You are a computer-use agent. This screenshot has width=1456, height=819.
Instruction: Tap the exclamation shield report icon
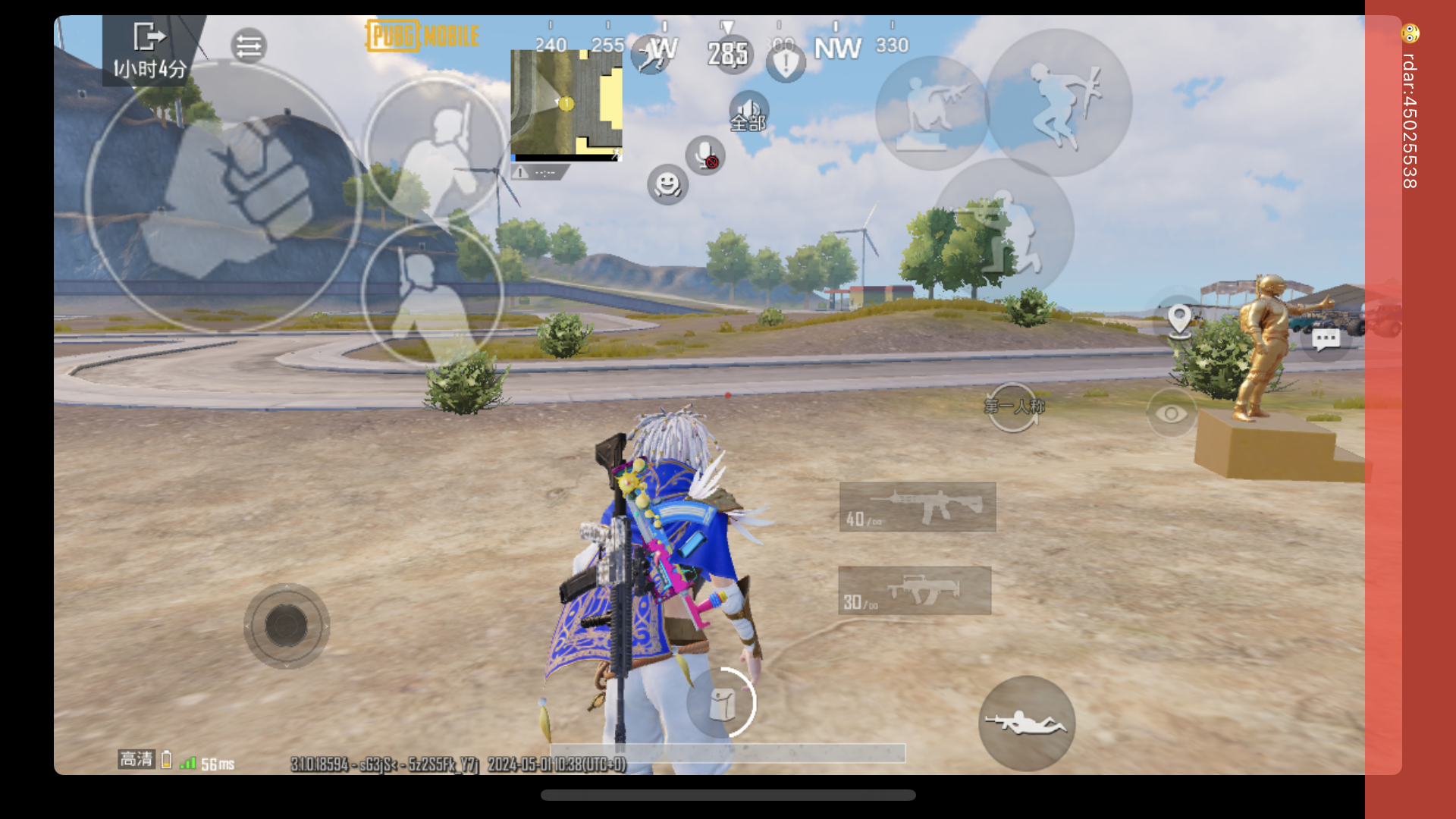[786, 64]
